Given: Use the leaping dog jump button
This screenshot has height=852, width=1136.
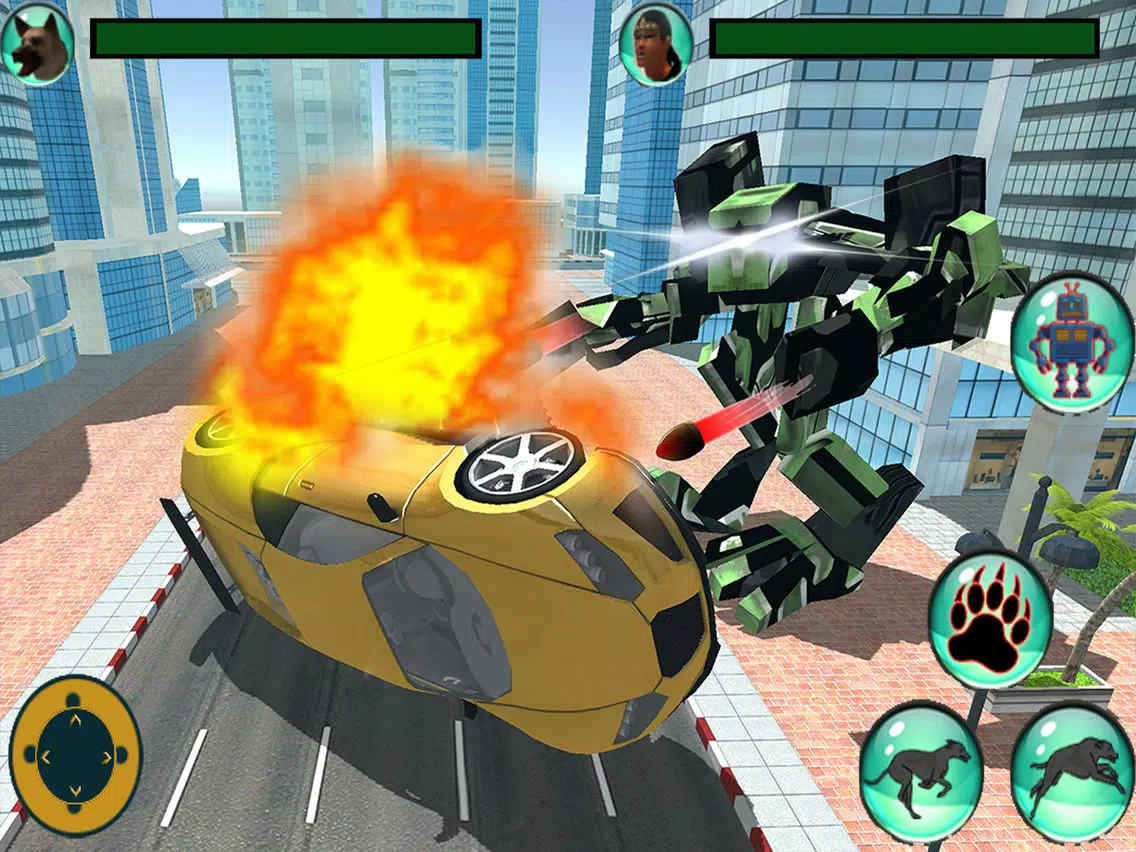Looking at the screenshot, I should 1072,772.
